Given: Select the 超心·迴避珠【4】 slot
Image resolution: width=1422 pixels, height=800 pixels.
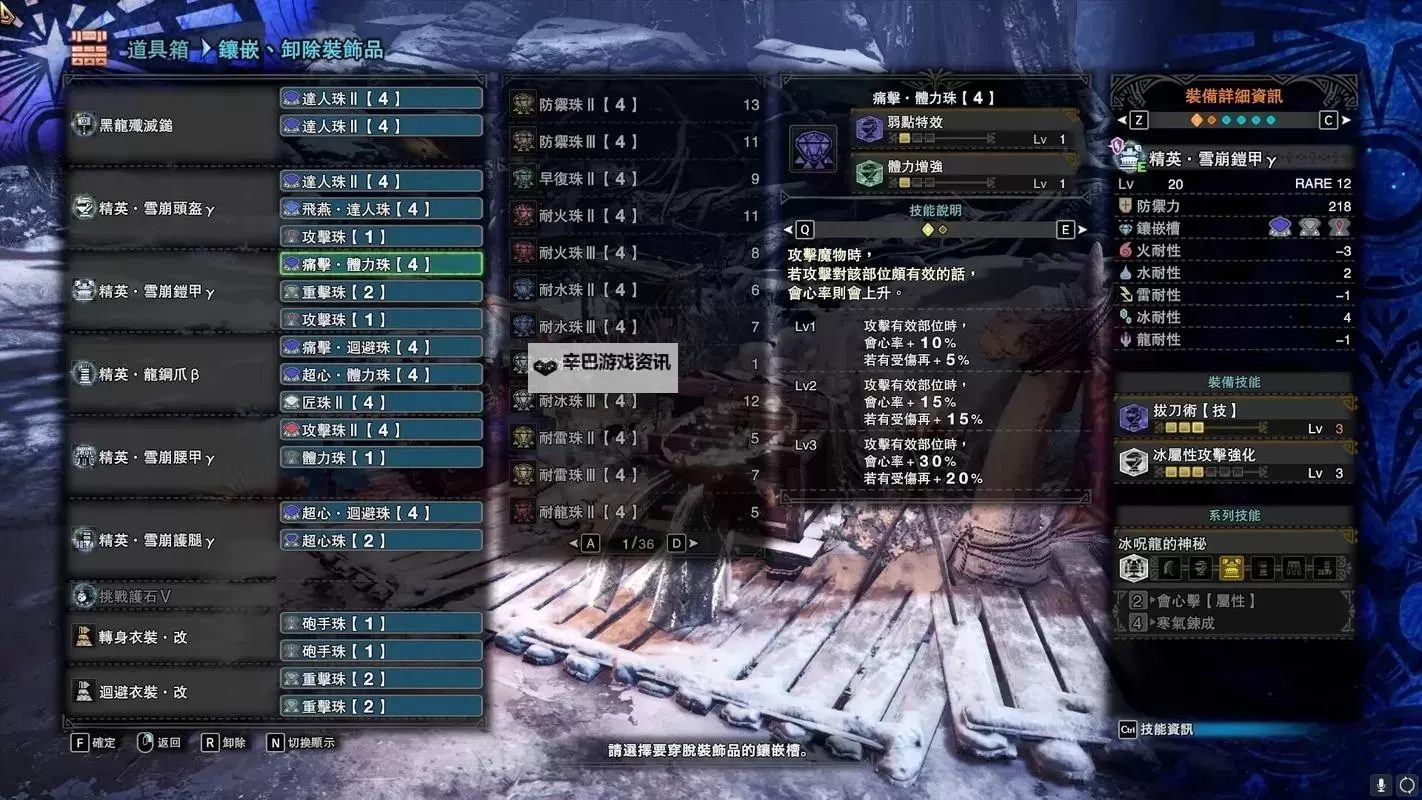Looking at the screenshot, I should click(x=380, y=513).
